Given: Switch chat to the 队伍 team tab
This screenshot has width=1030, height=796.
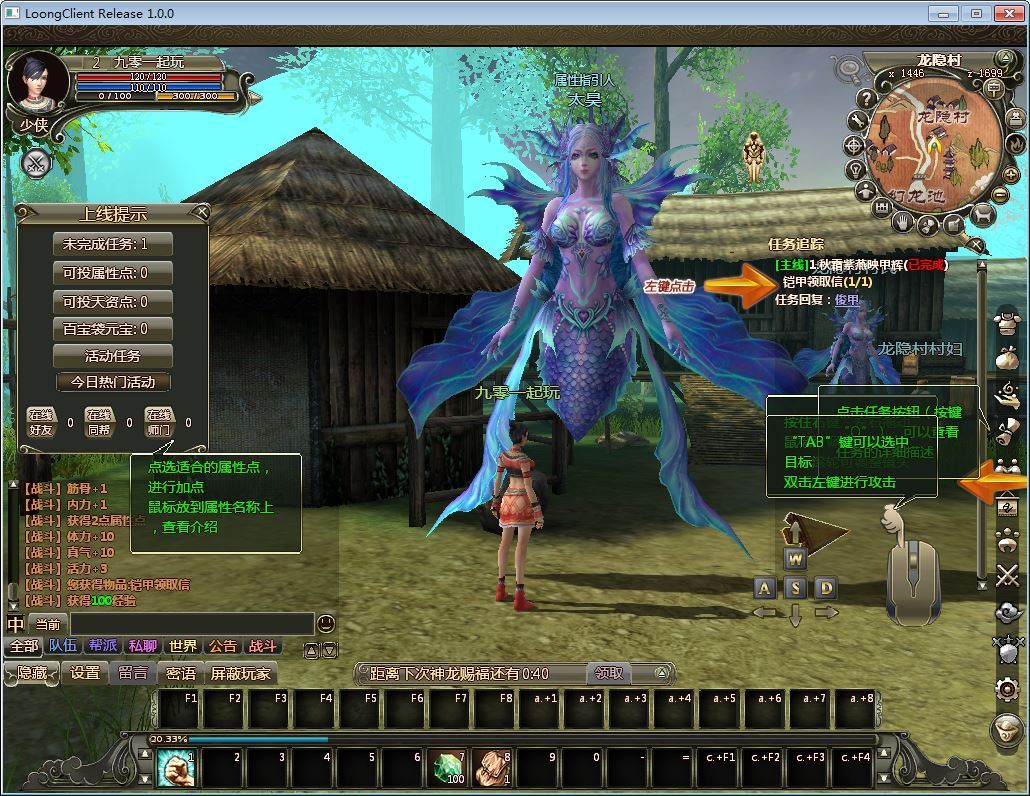Looking at the screenshot, I should pyautogui.click(x=63, y=646).
